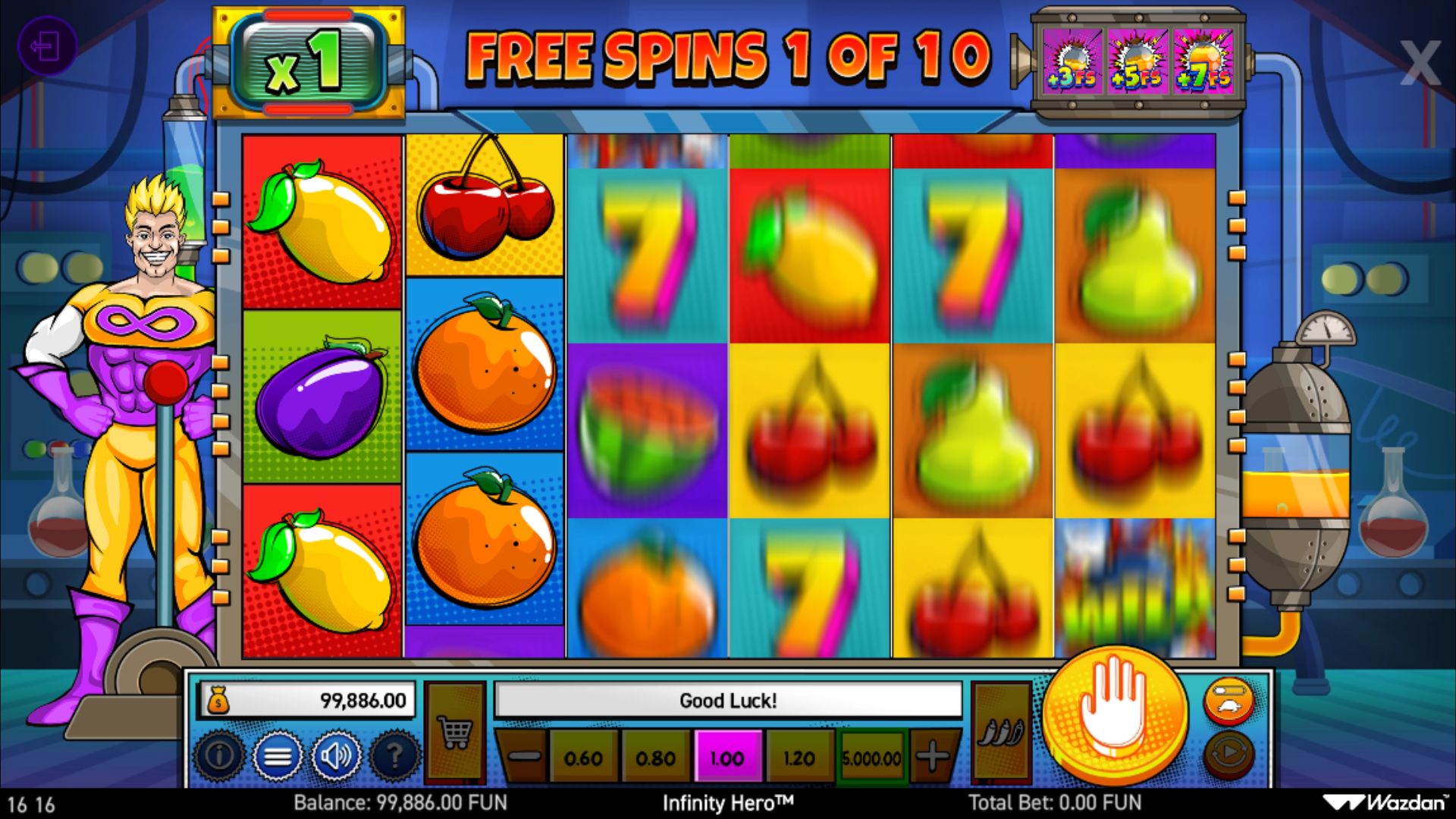Toggle the sound speaker icon

point(336,755)
